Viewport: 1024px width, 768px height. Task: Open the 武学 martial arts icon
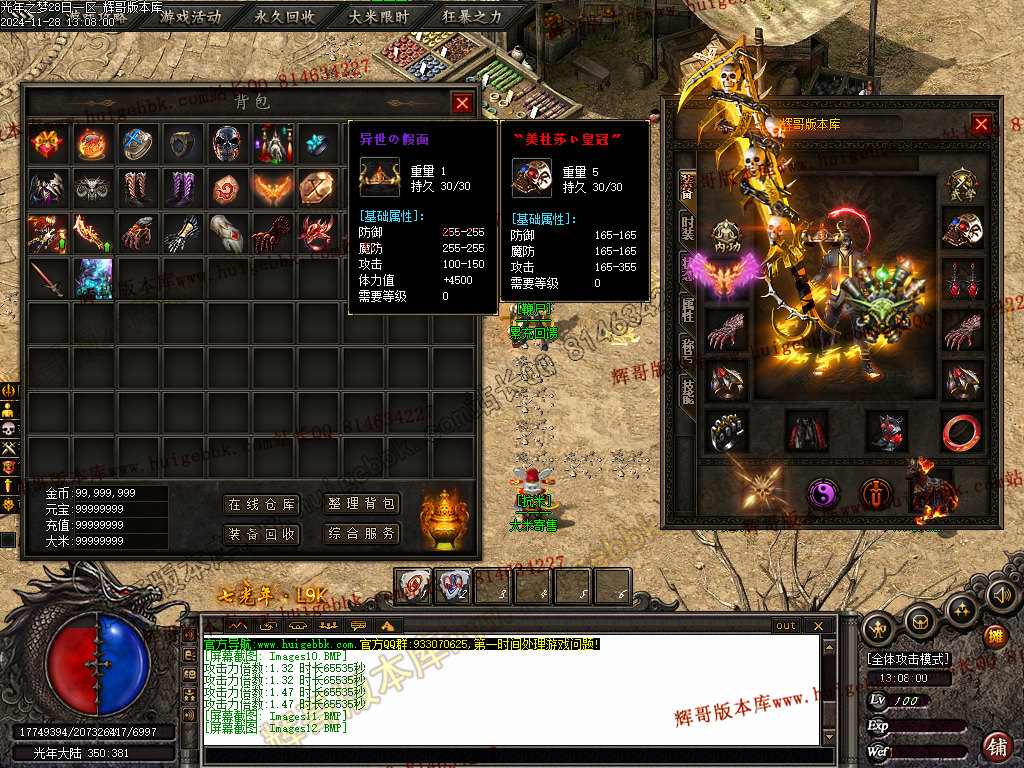(962, 188)
